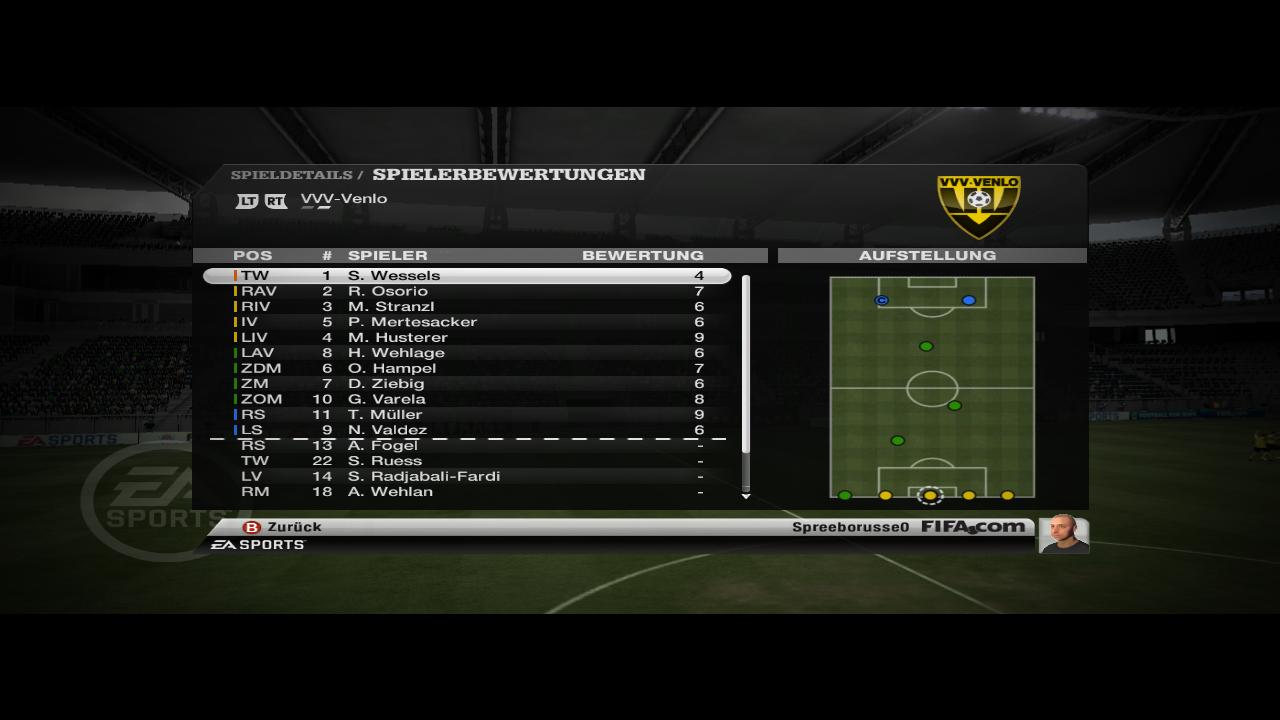The height and width of the screenshot is (720, 1280).
Task: Select the highlighted goalkeeper dot on pitch
Action: click(930, 495)
